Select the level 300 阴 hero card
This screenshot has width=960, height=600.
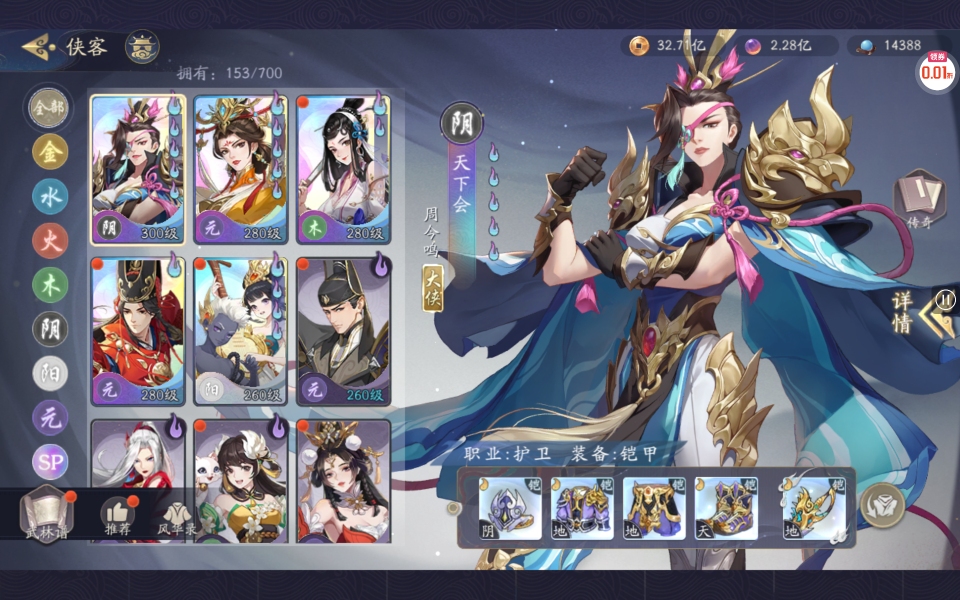coord(138,170)
